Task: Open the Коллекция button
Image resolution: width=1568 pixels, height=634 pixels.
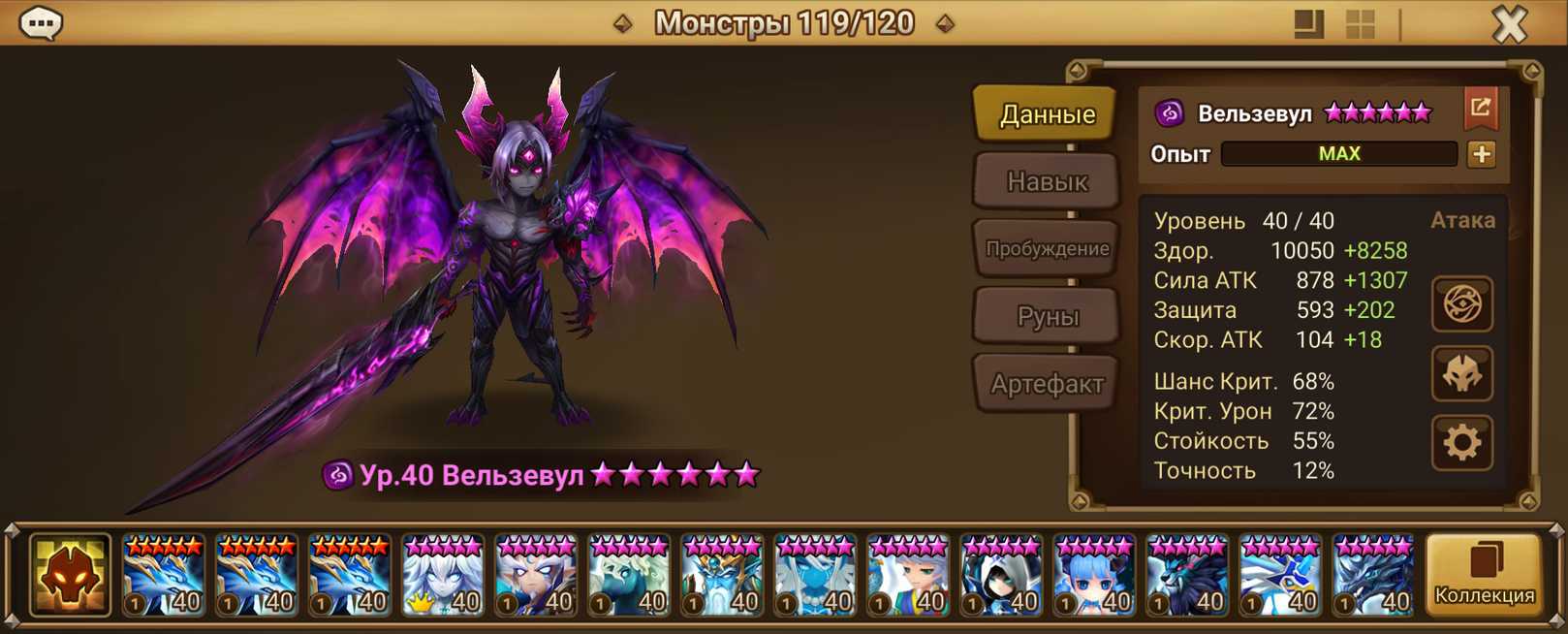Action: (1484, 576)
